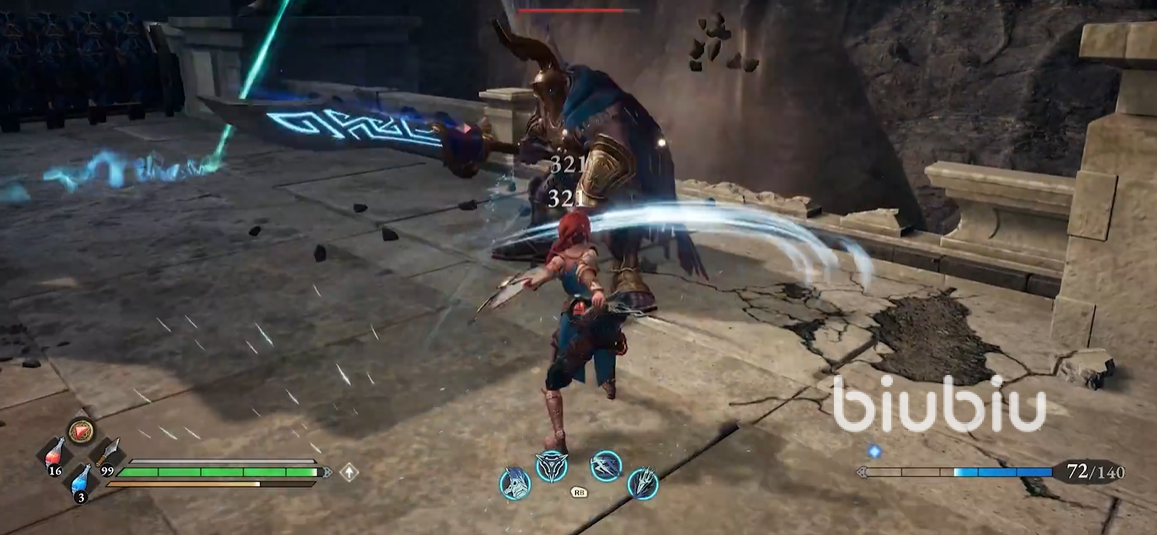
Task: Use the blue mana potion slot
Action: pos(81,479)
